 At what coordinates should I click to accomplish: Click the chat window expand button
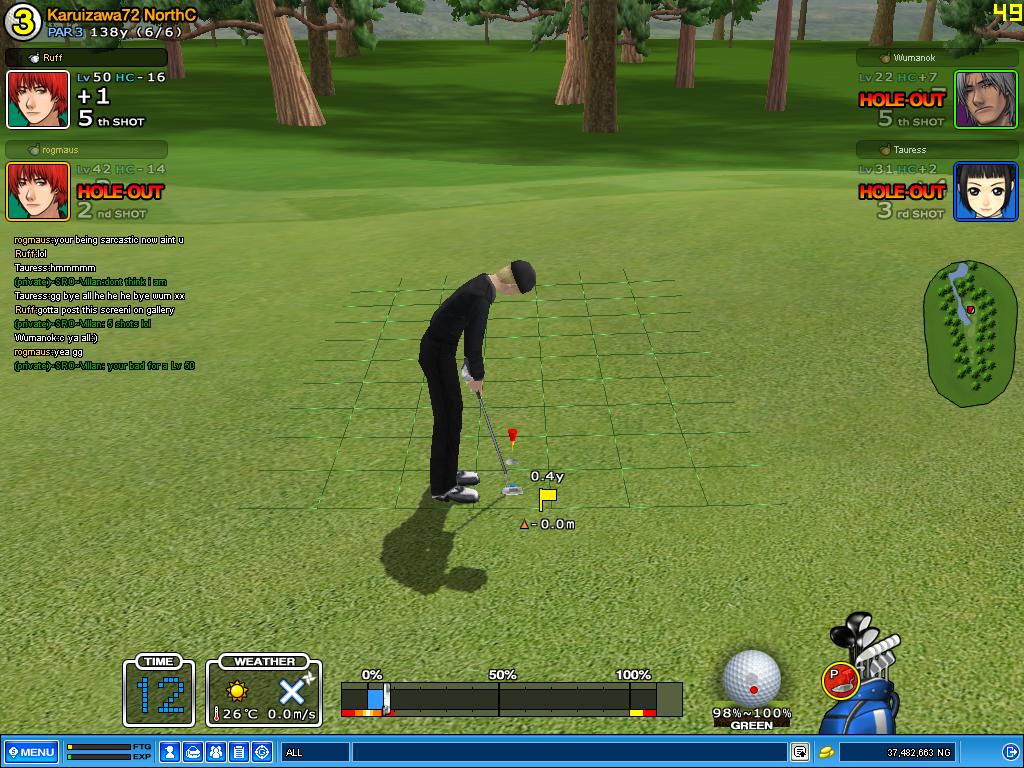[800, 752]
